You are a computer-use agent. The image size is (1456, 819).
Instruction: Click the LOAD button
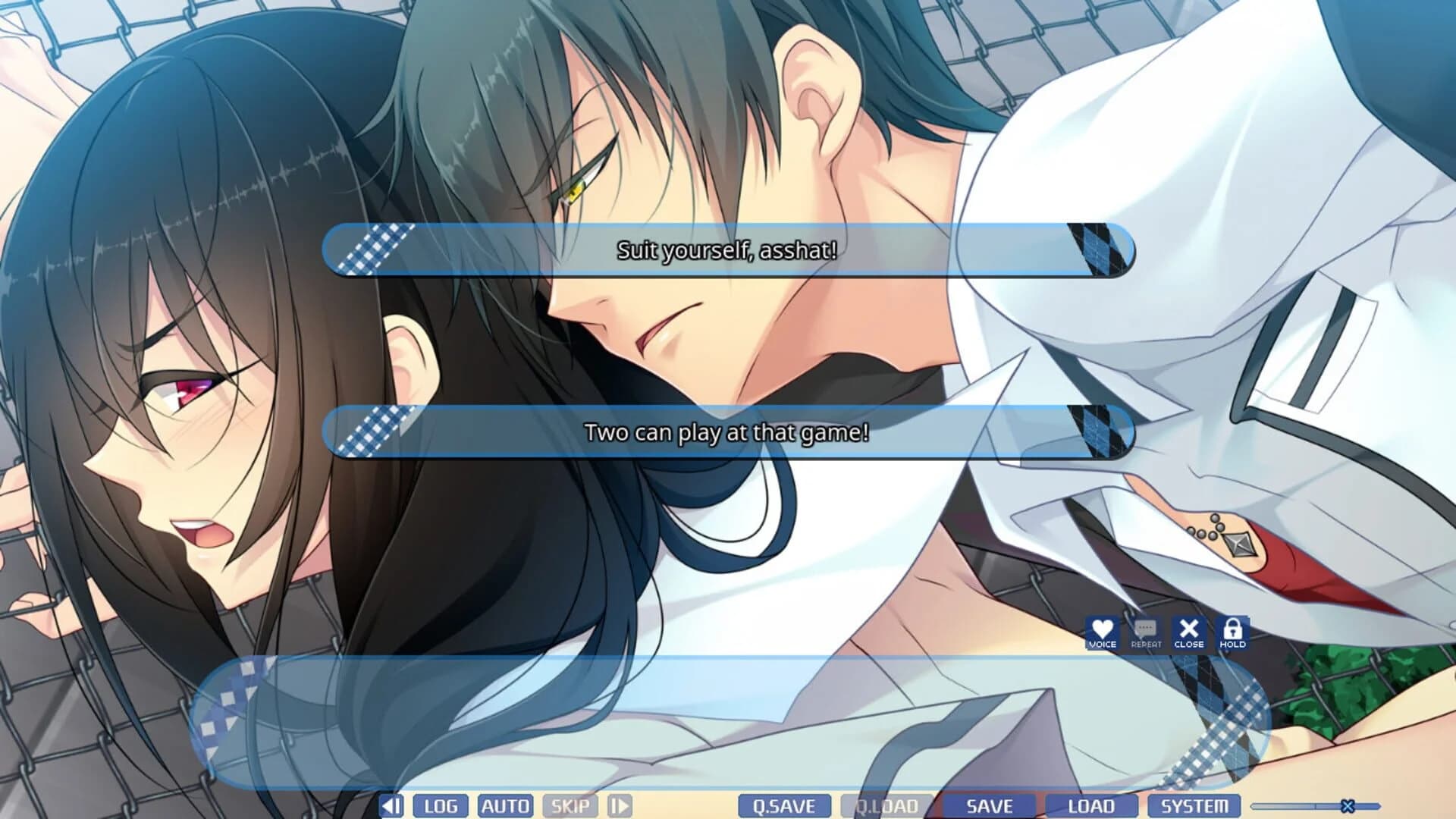[1090, 805]
